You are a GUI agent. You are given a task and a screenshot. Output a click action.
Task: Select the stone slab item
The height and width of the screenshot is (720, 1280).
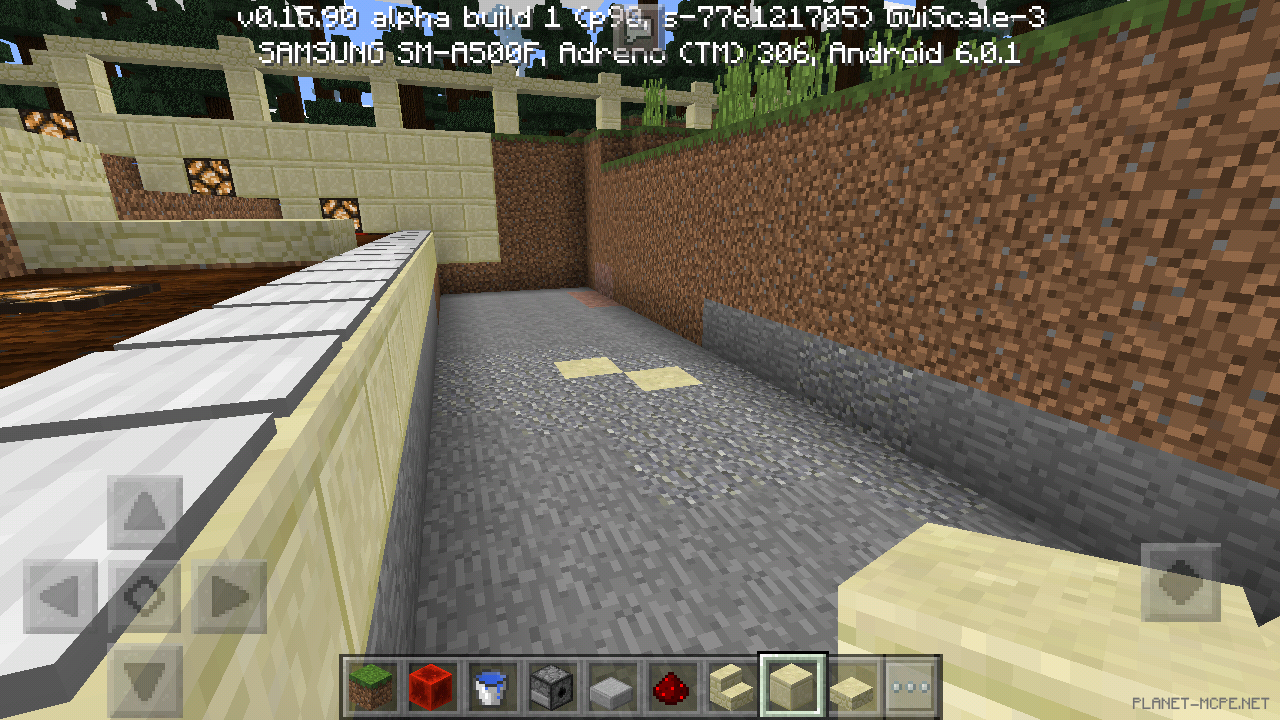click(610, 685)
